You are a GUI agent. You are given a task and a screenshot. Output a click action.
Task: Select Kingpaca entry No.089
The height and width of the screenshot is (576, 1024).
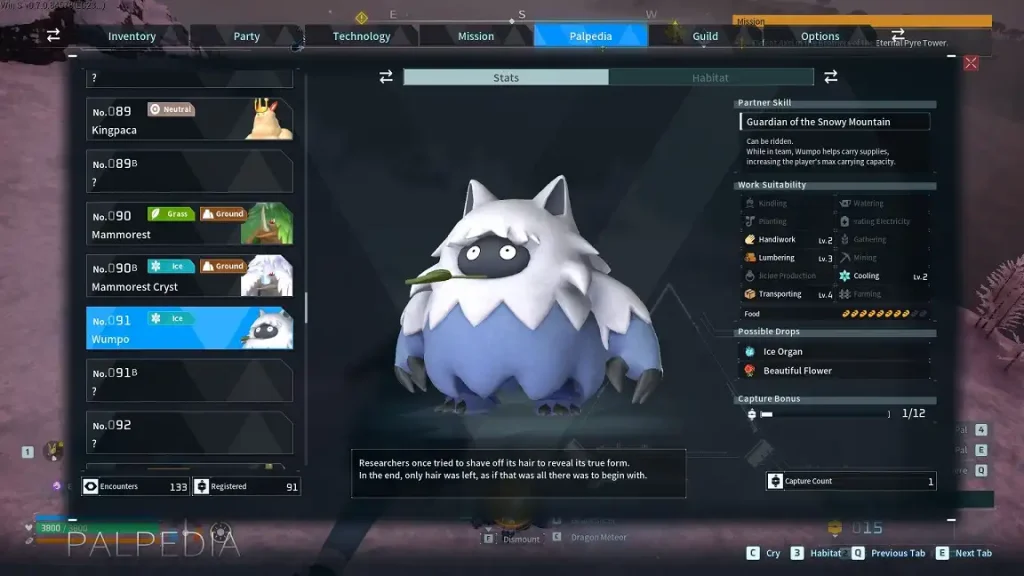(x=189, y=119)
